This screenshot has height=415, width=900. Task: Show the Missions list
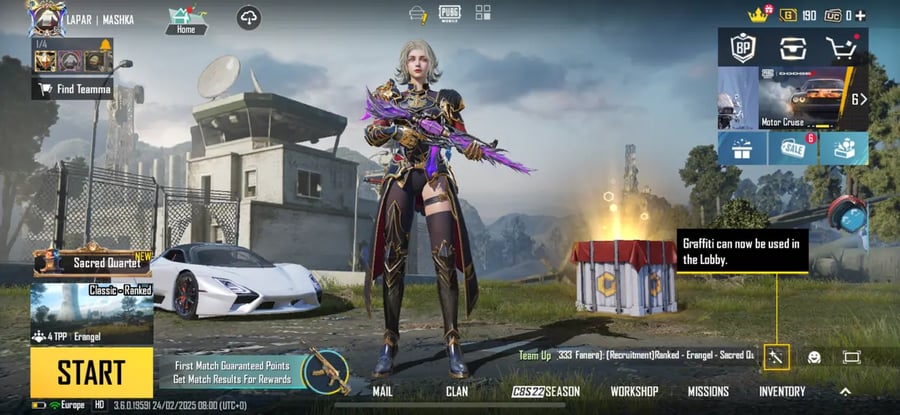708,391
